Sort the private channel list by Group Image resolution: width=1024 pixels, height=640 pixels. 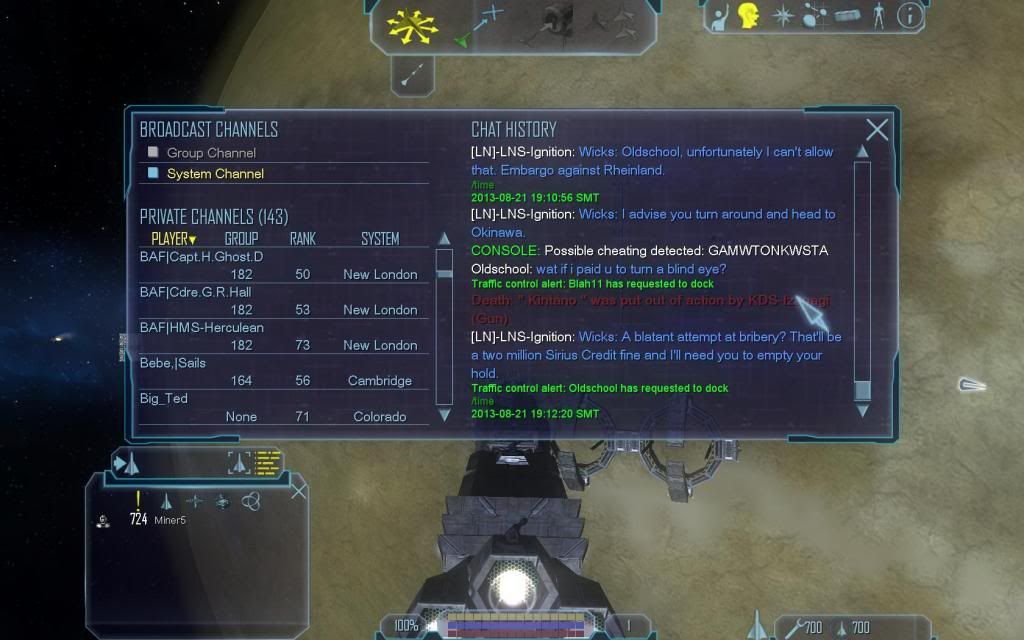coord(241,239)
